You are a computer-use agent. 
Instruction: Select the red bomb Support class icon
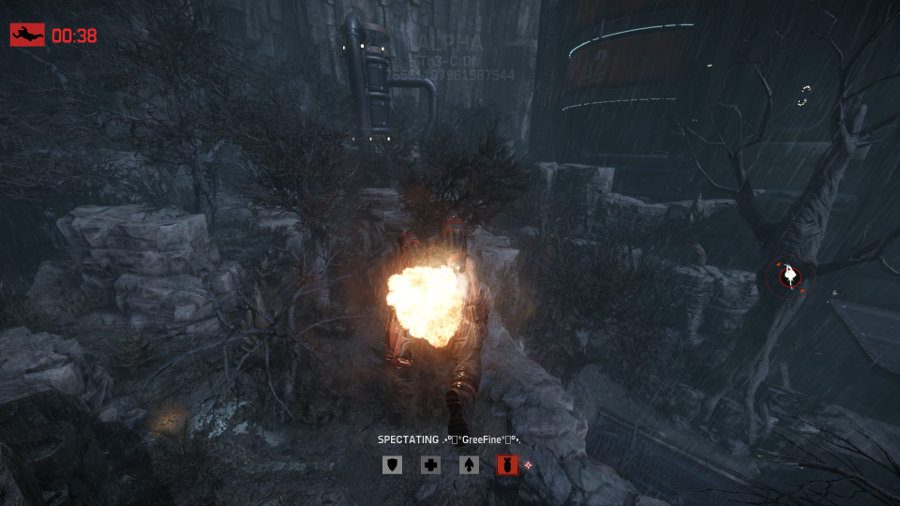[x=506, y=464]
